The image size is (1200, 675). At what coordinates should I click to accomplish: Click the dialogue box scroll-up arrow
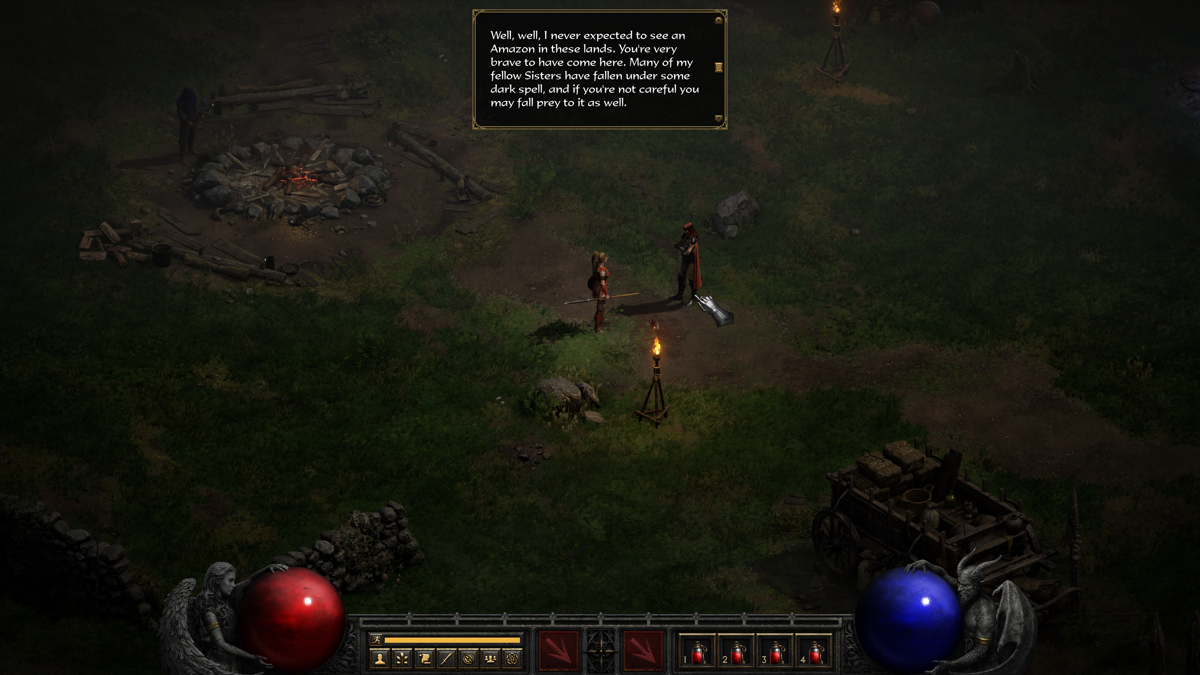(718, 18)
